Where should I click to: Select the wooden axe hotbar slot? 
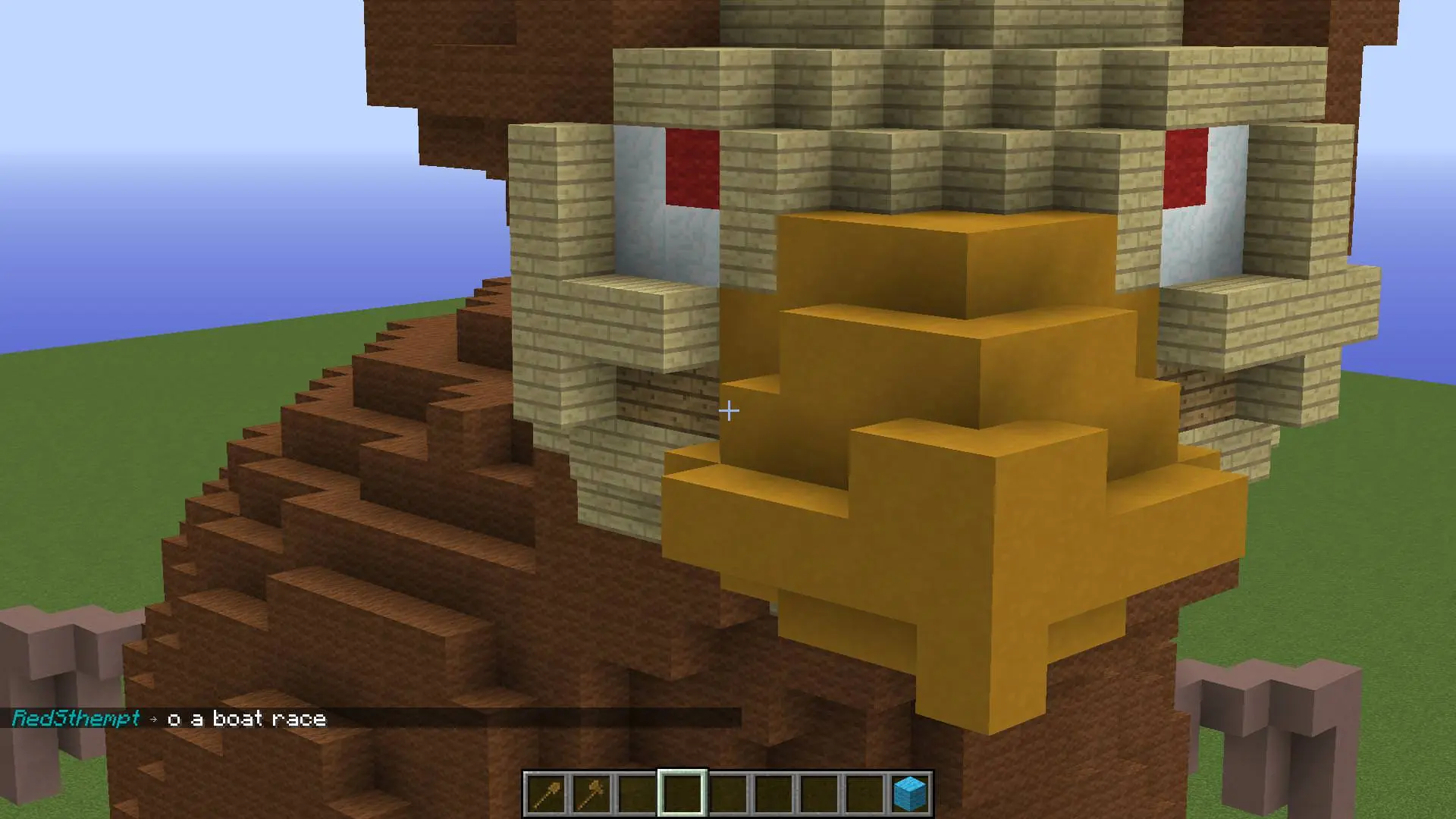pos(591,793)
